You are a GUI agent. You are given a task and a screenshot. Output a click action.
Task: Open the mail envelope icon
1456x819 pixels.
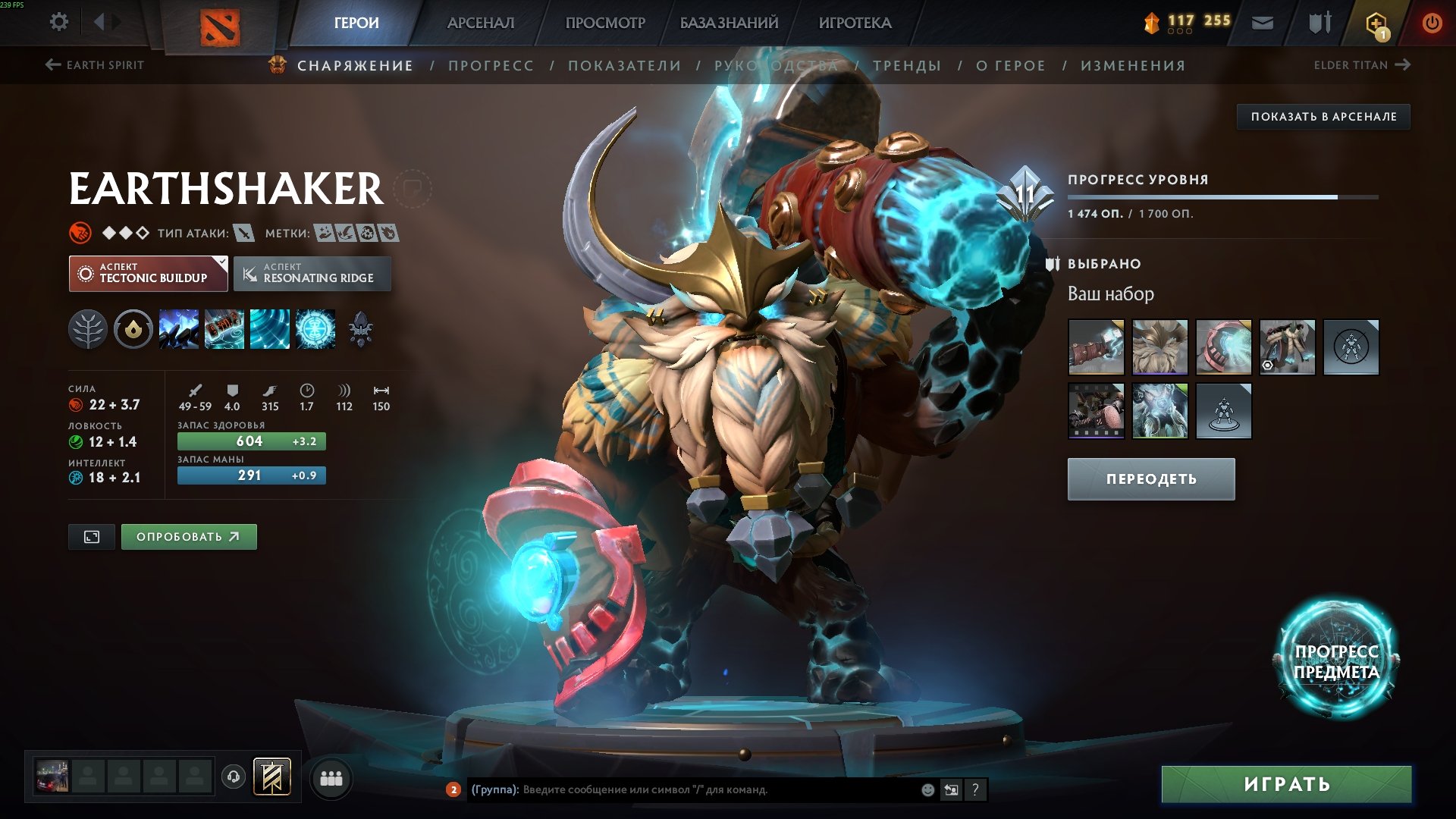[x=1262, y=23]
